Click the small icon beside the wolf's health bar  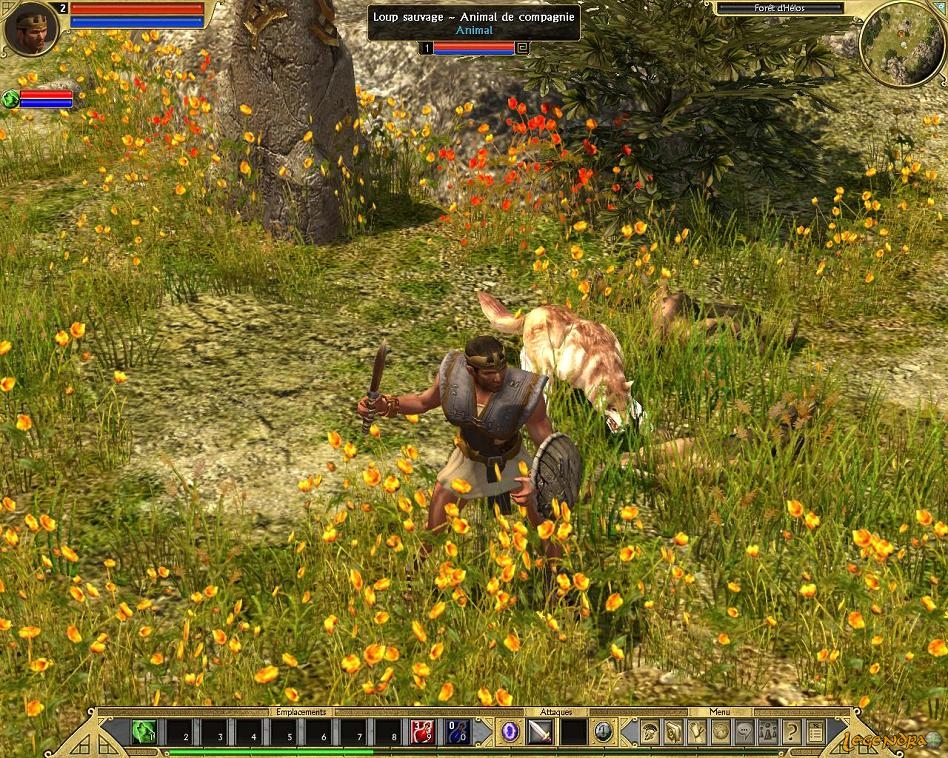pos(522,47)
